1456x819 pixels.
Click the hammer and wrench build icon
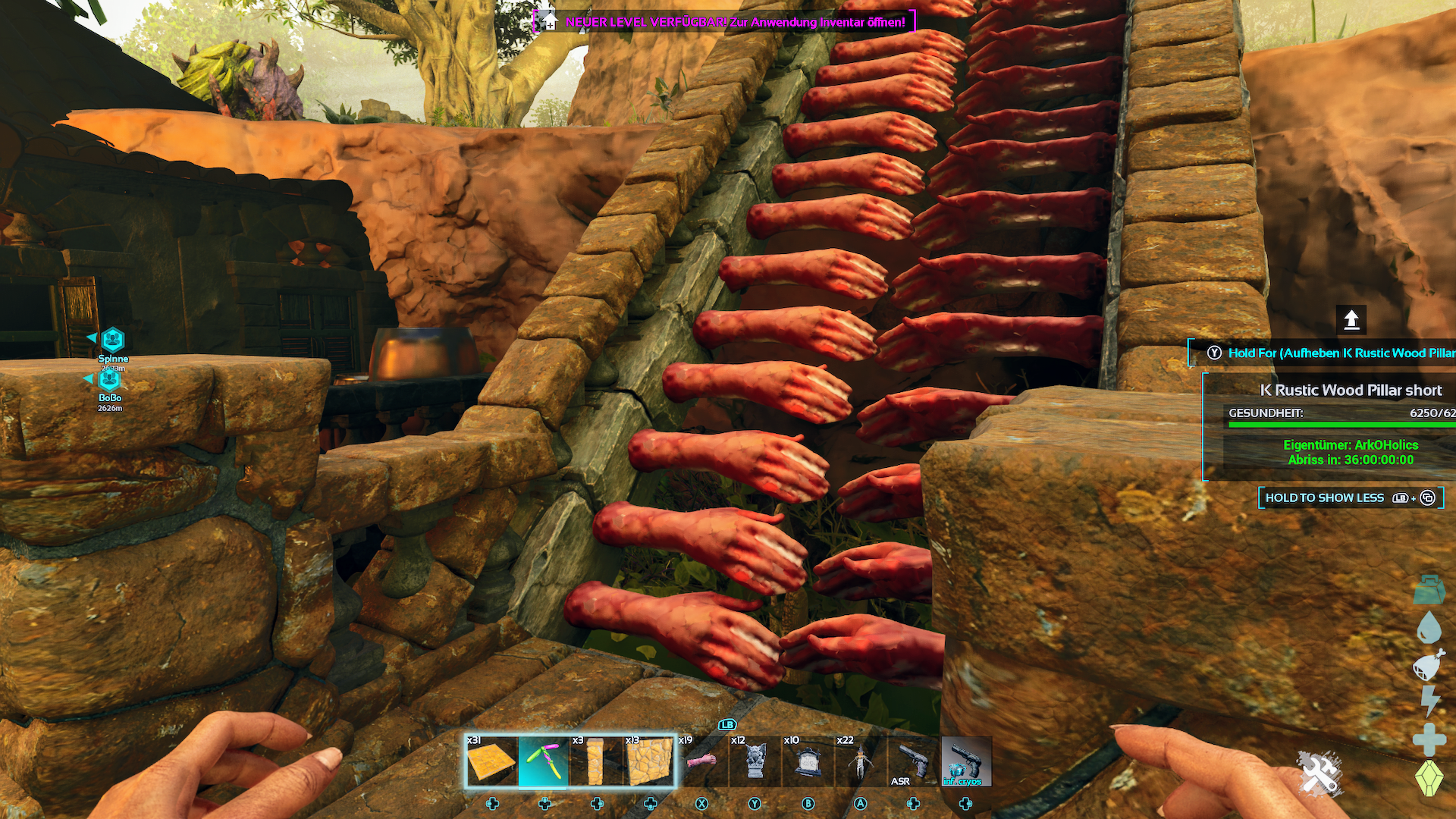tap(1319, 773)
